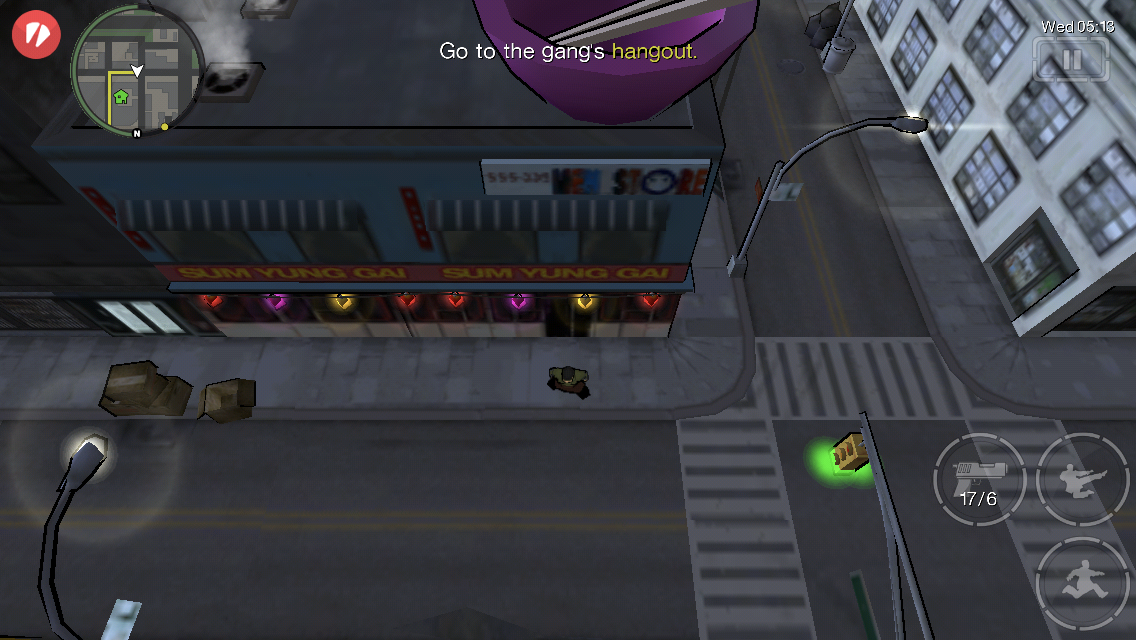Image resolution: width=1136 pixels, height=640 pixels.
Task: Open the circular radar minimap
Action: click(137, 72)
